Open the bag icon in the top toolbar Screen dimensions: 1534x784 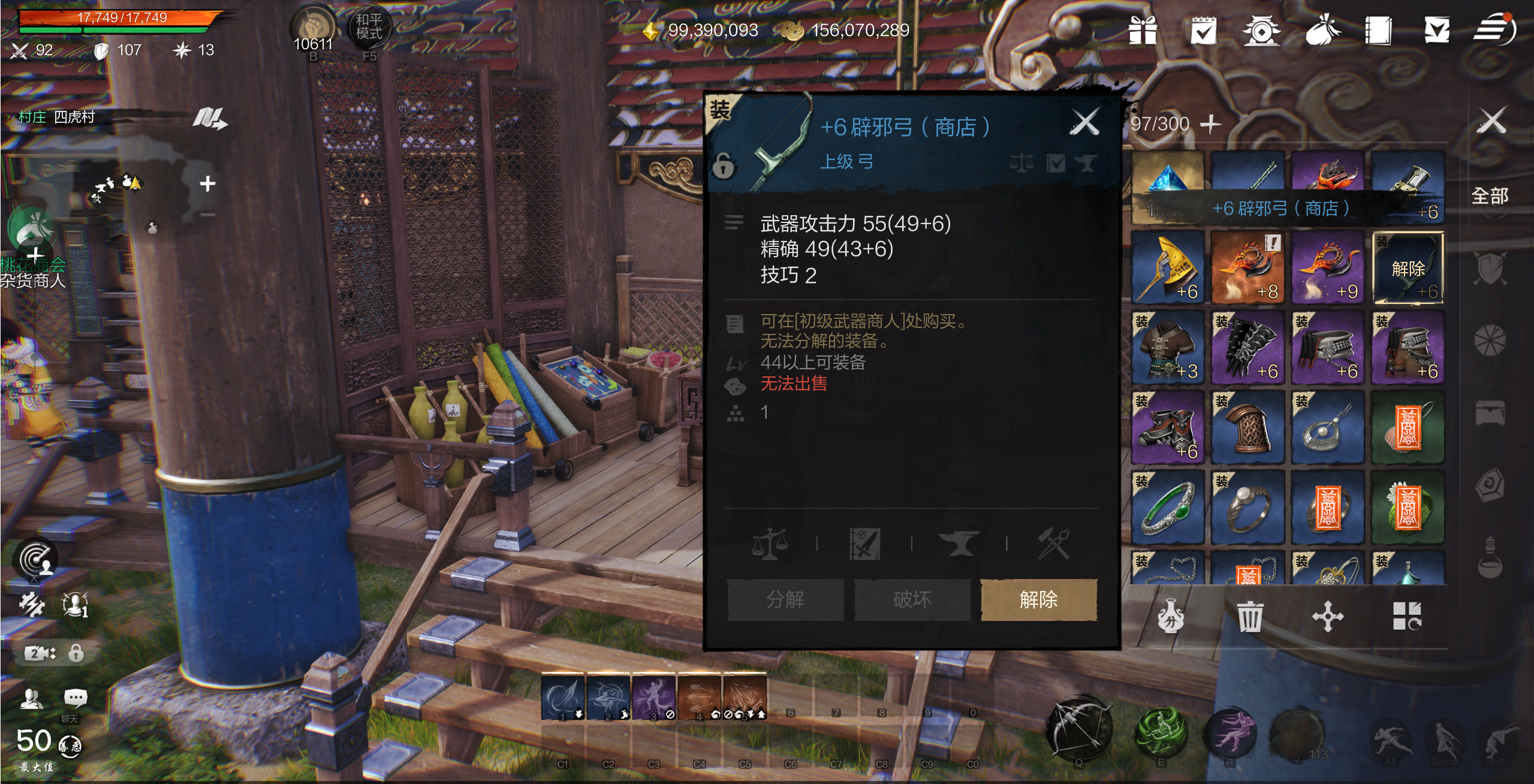tap(1323, 33)
